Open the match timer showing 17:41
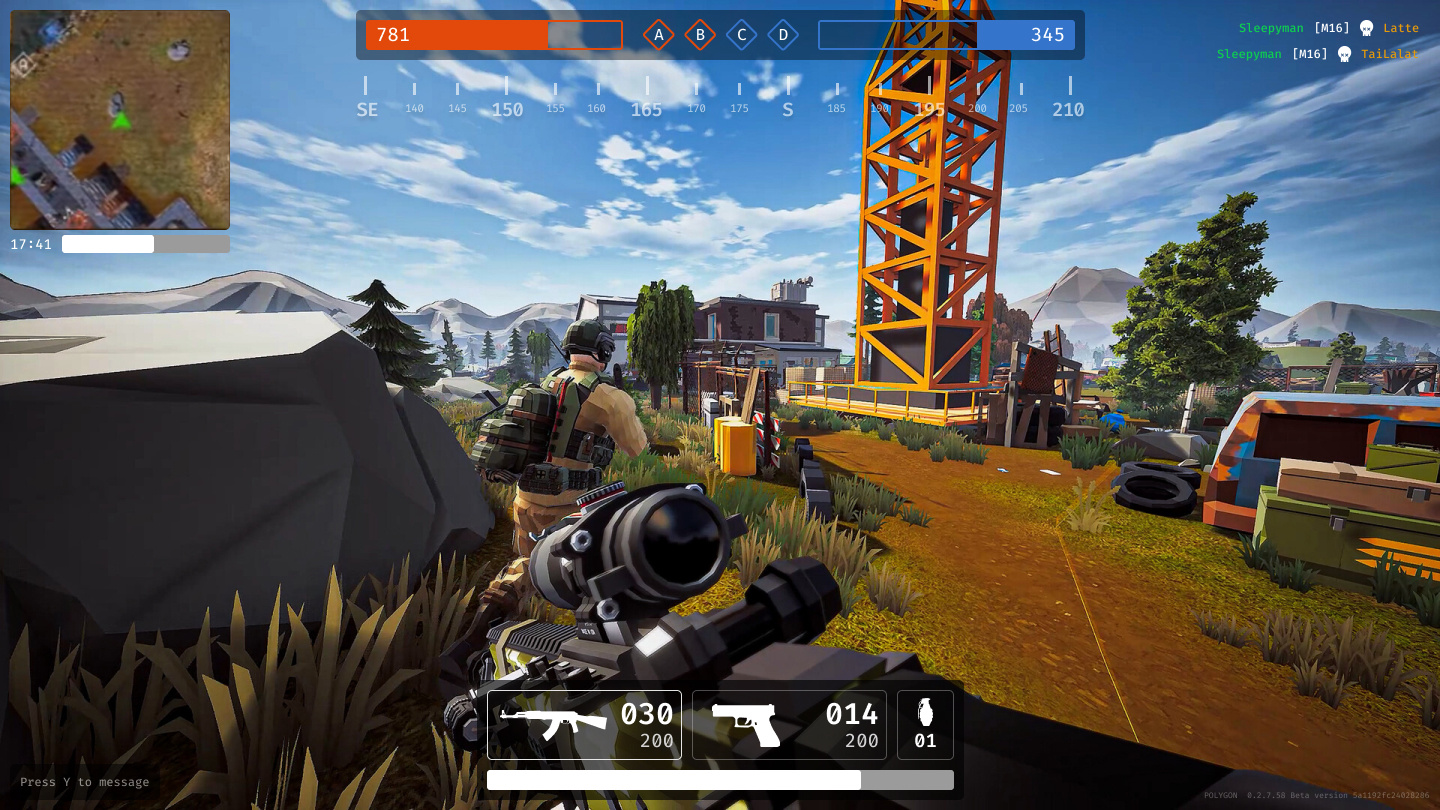1440x810 pixels. (31, 243)
